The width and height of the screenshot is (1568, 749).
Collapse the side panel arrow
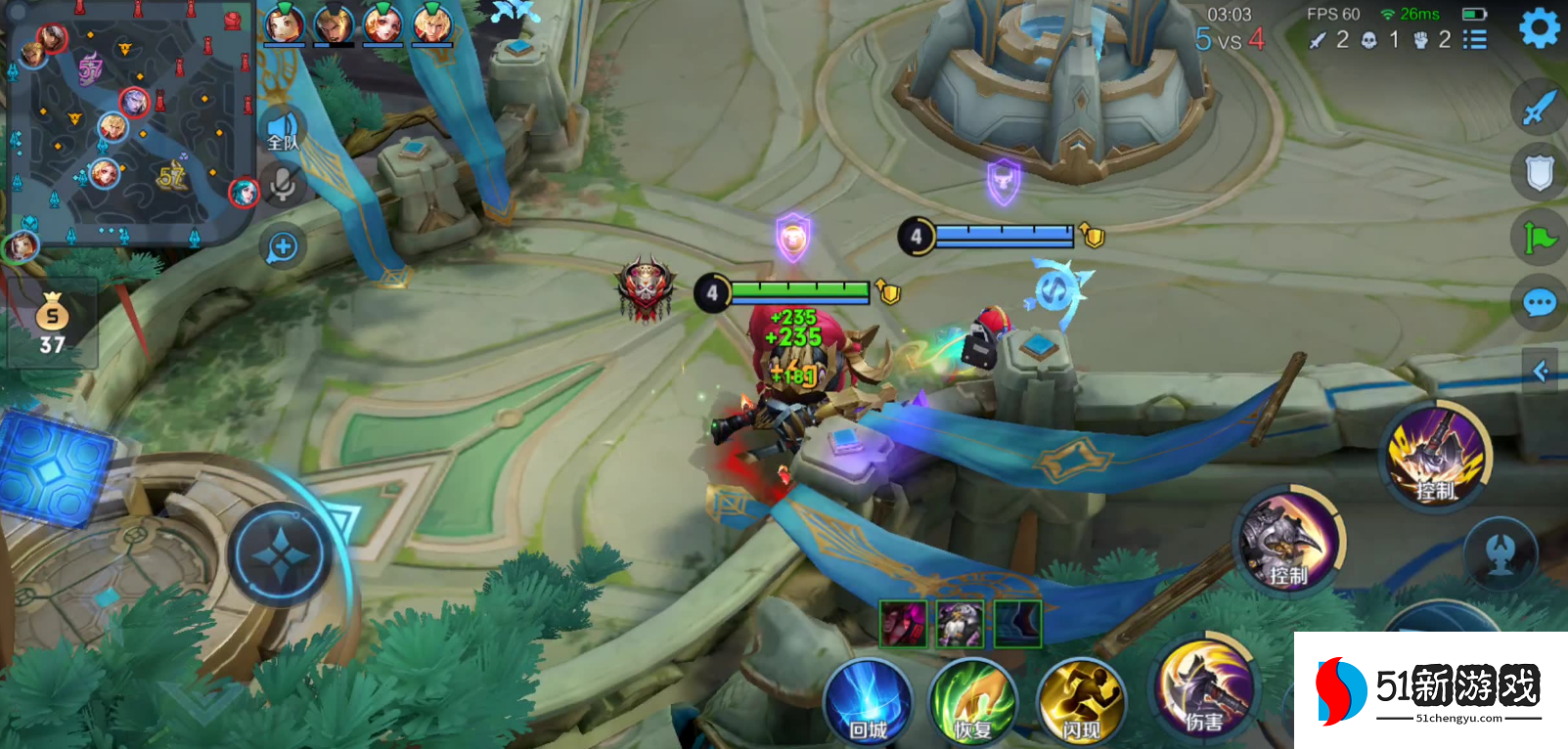(1542, 371)
